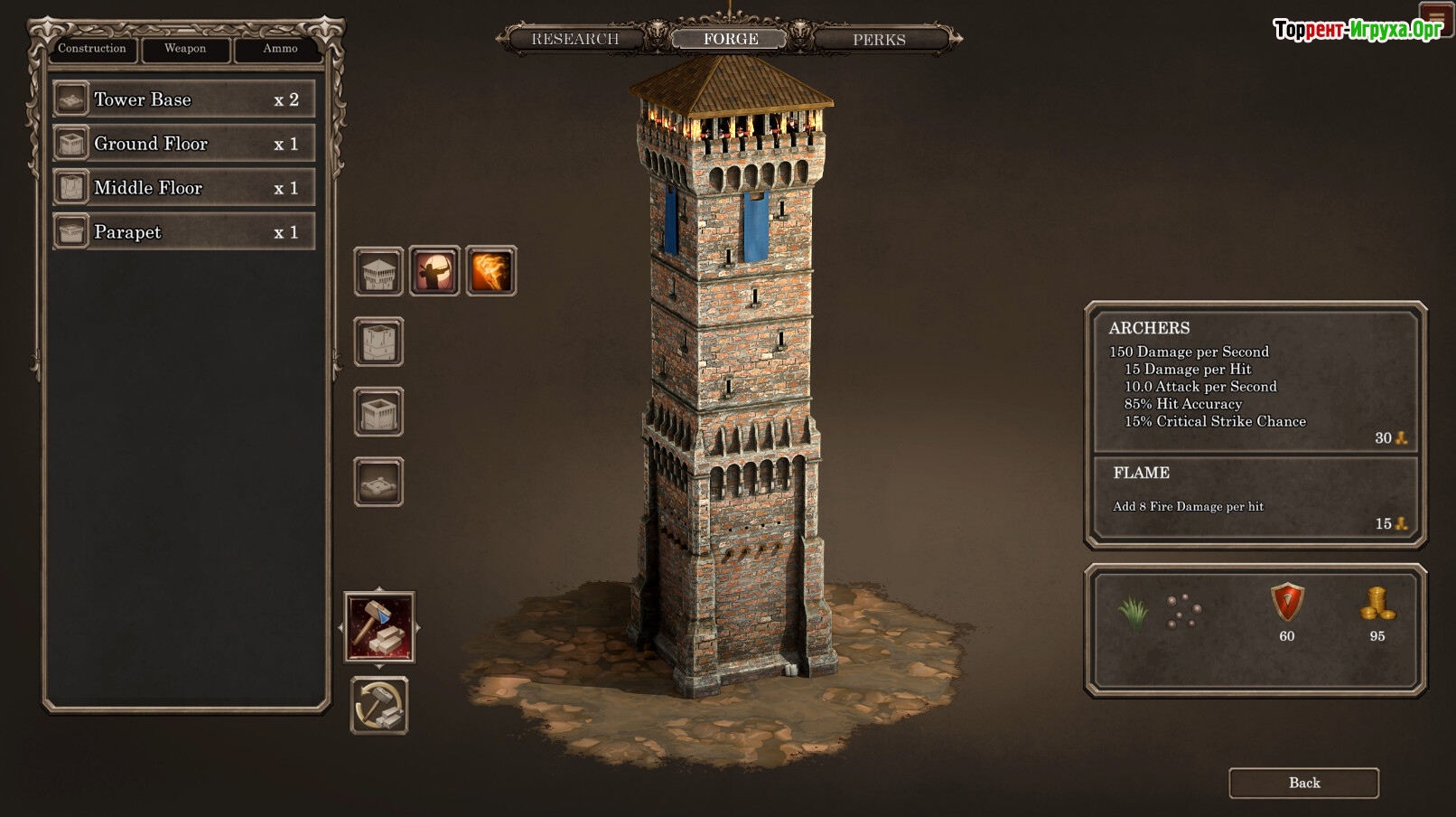
Task: Open the Perks screen
Action: [879, 40]
